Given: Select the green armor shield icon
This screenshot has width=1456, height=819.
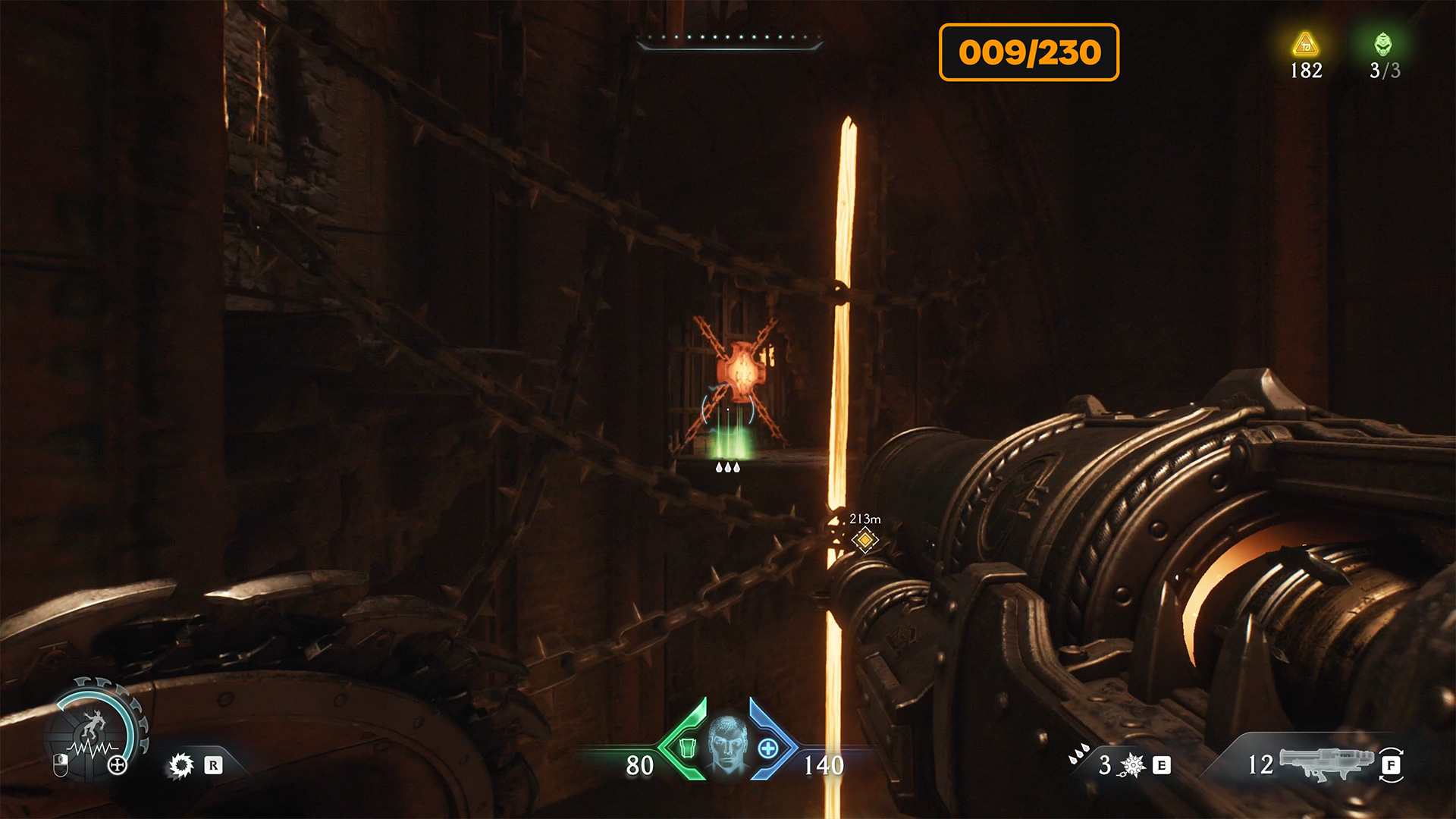Looking at the screenshot, I should pyautogui.click(x=687, y=748).
